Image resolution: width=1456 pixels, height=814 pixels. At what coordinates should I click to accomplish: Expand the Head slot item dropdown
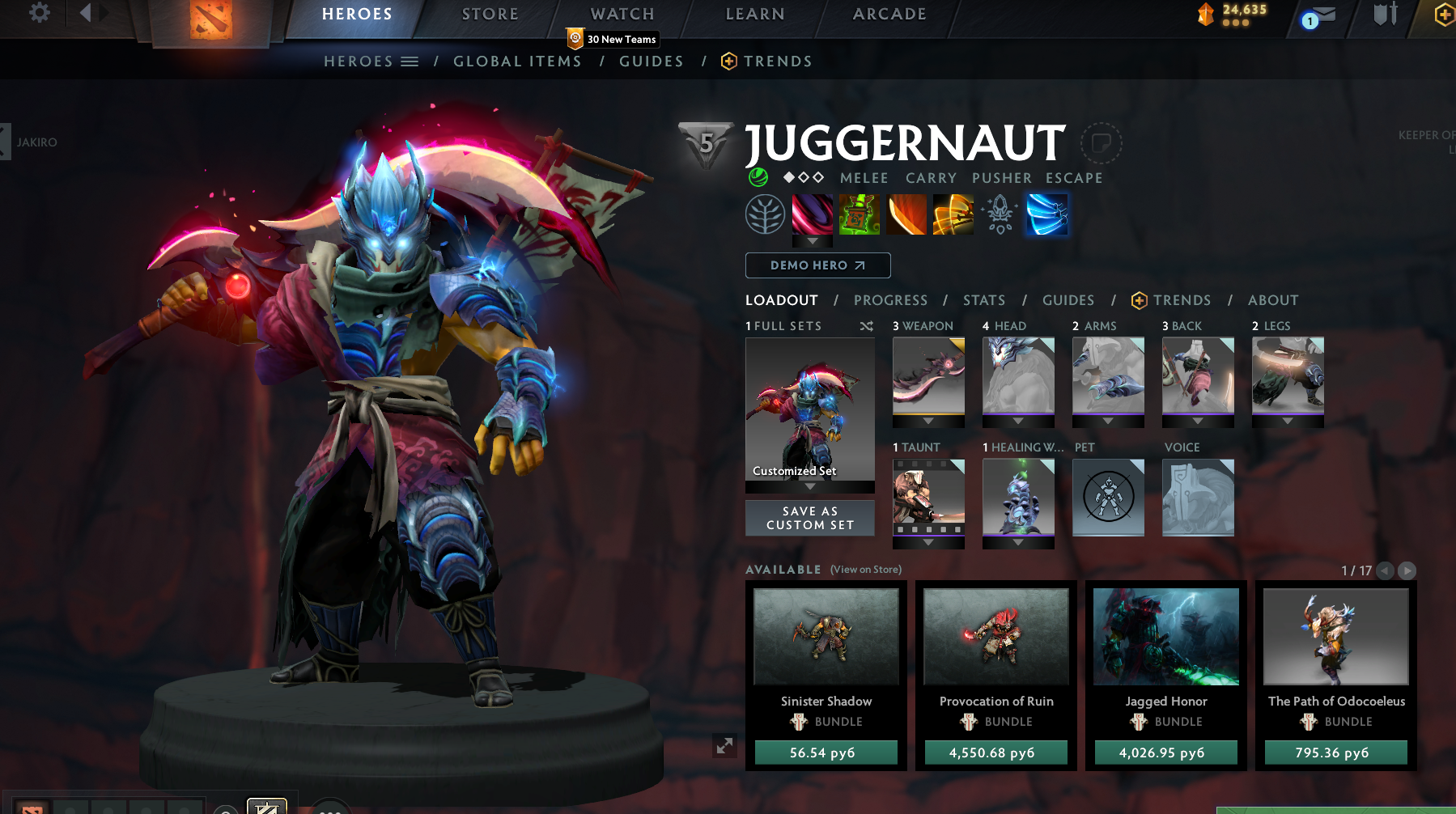click(x=1017, y=422)
